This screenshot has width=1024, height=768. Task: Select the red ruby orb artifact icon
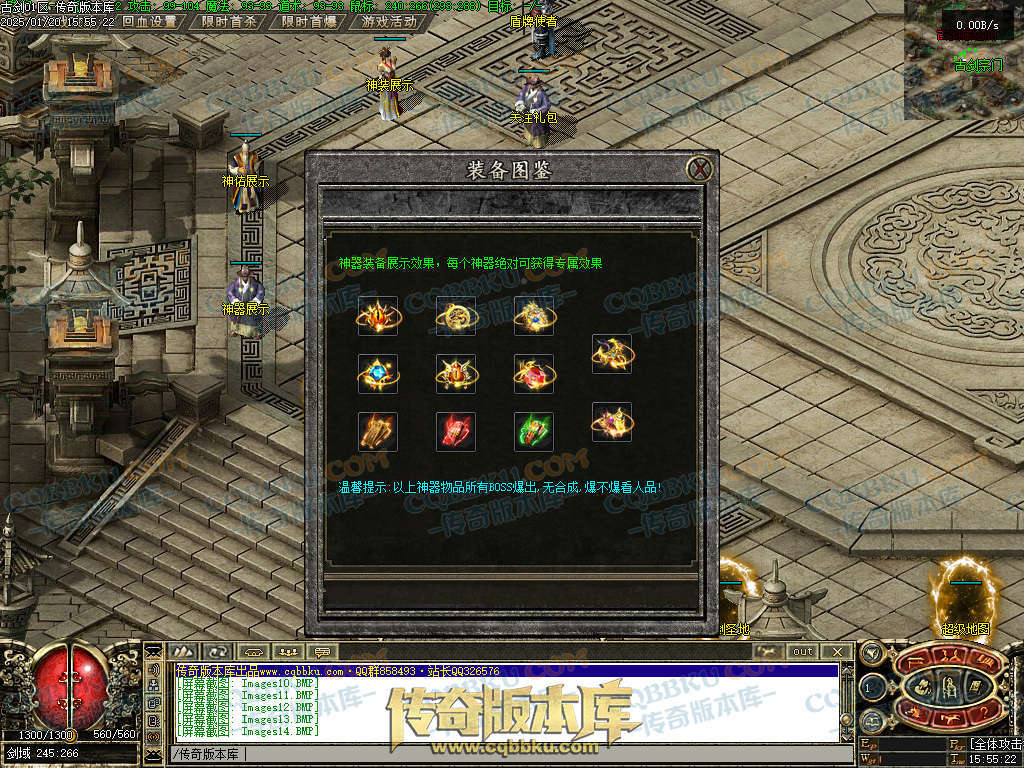click(534, 374)
